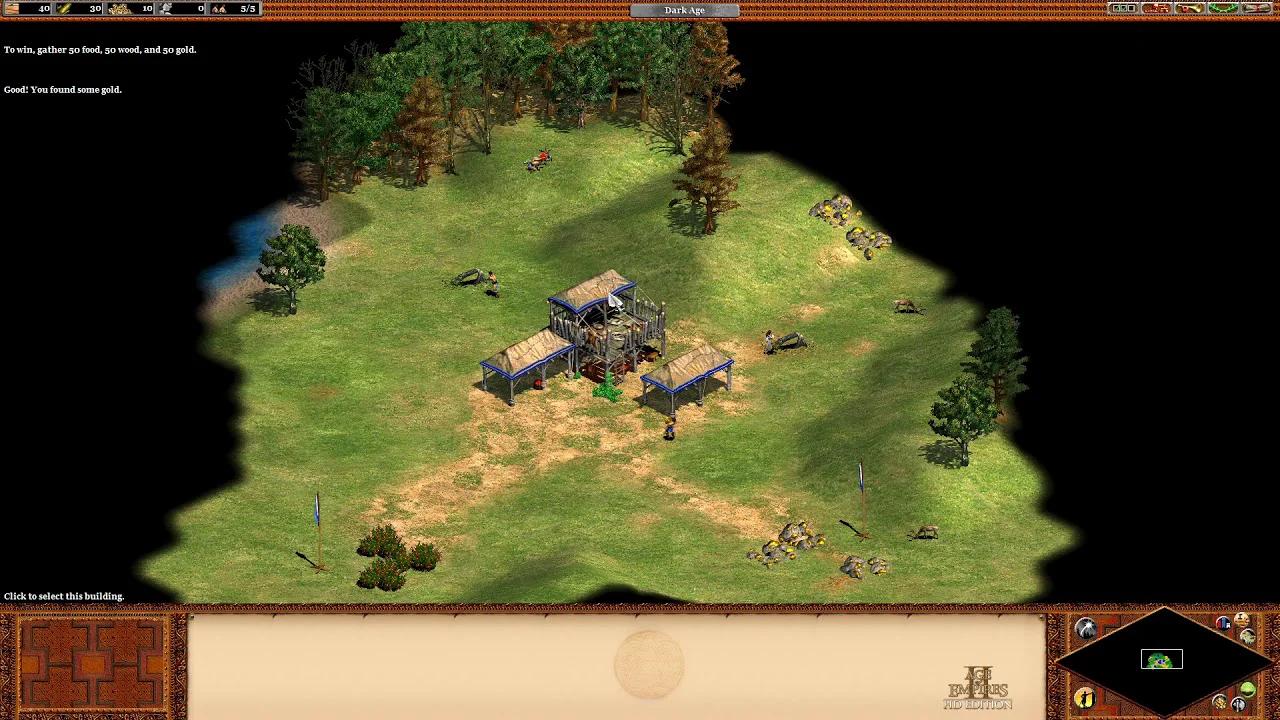Viewport: 1280px width, 720px height.
Task: Click the Dark Age indicator banner
Action: pyautogui.click(x=683, y=10)
